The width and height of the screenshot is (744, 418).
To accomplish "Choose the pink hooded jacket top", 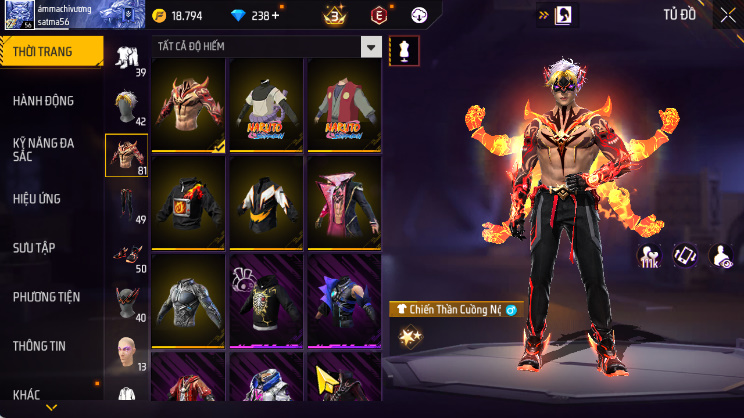I will (x=343, y=202).
